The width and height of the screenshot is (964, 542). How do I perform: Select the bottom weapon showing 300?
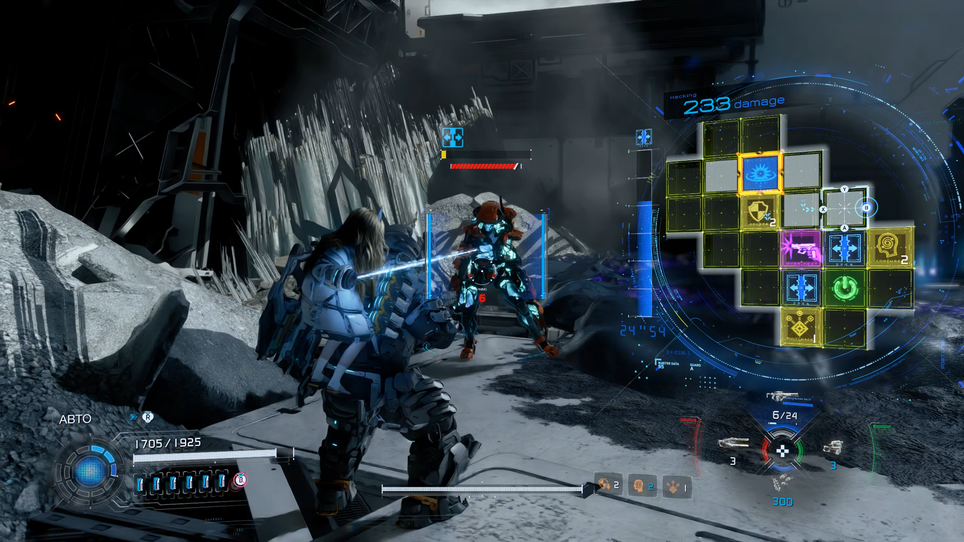781,482
